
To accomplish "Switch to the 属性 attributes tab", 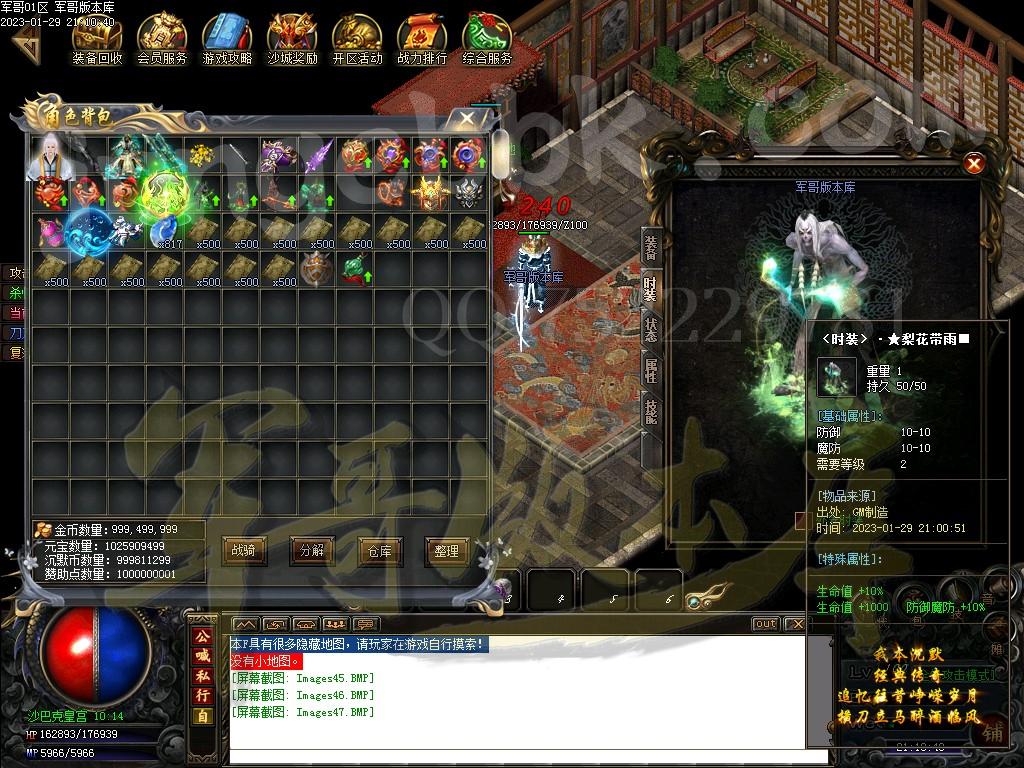I will tap(651, 370).
